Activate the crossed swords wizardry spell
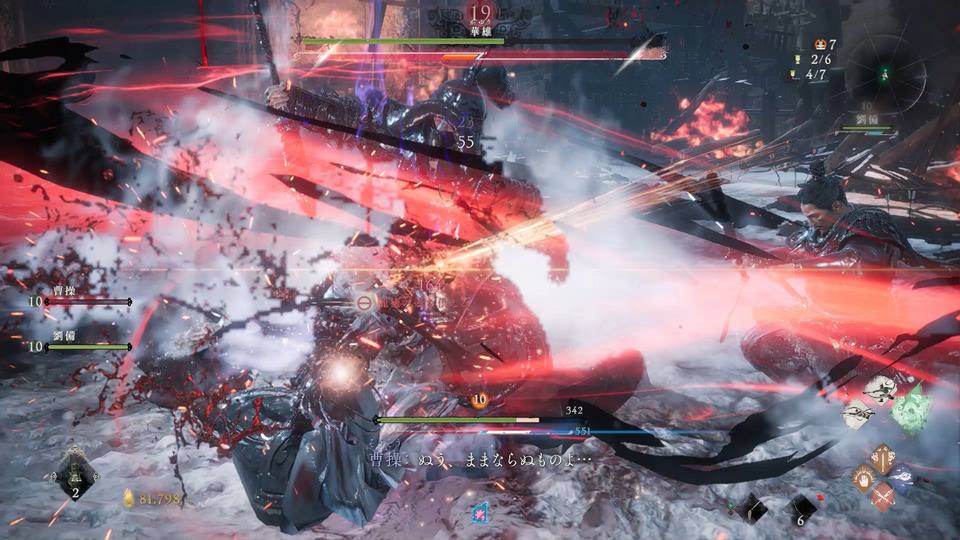The image size is (960, 540). [x=882, y=496]
